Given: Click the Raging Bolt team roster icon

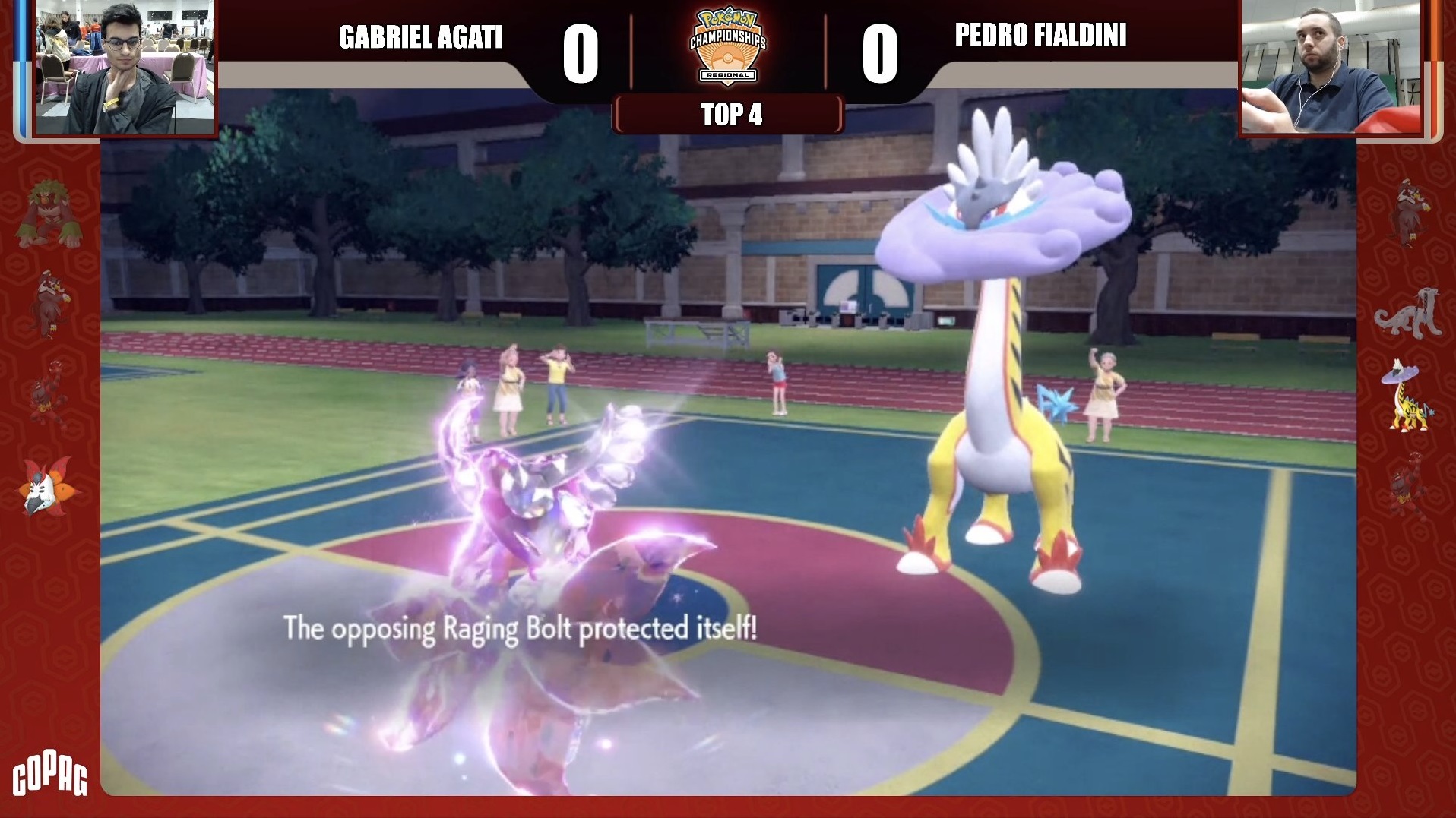Looking at the screenshot, I should click(1408, 397).
